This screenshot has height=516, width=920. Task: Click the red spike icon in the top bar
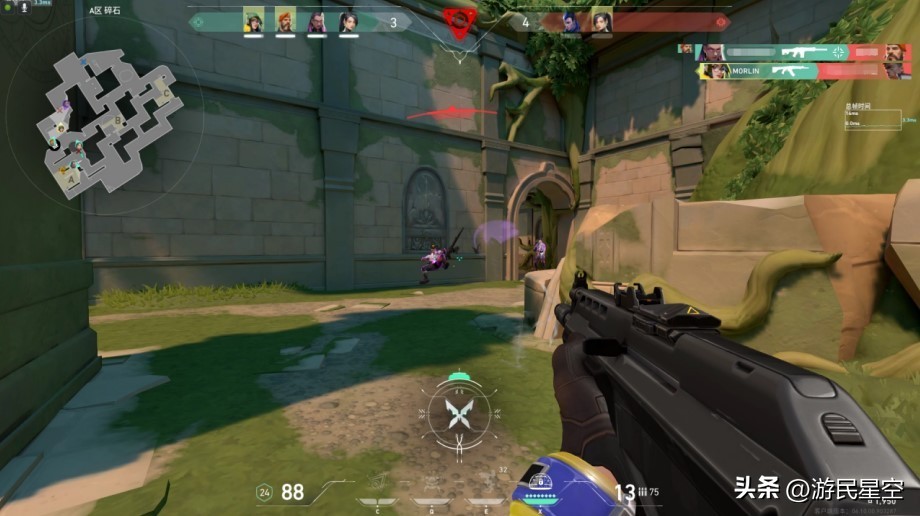click(459, 21)
